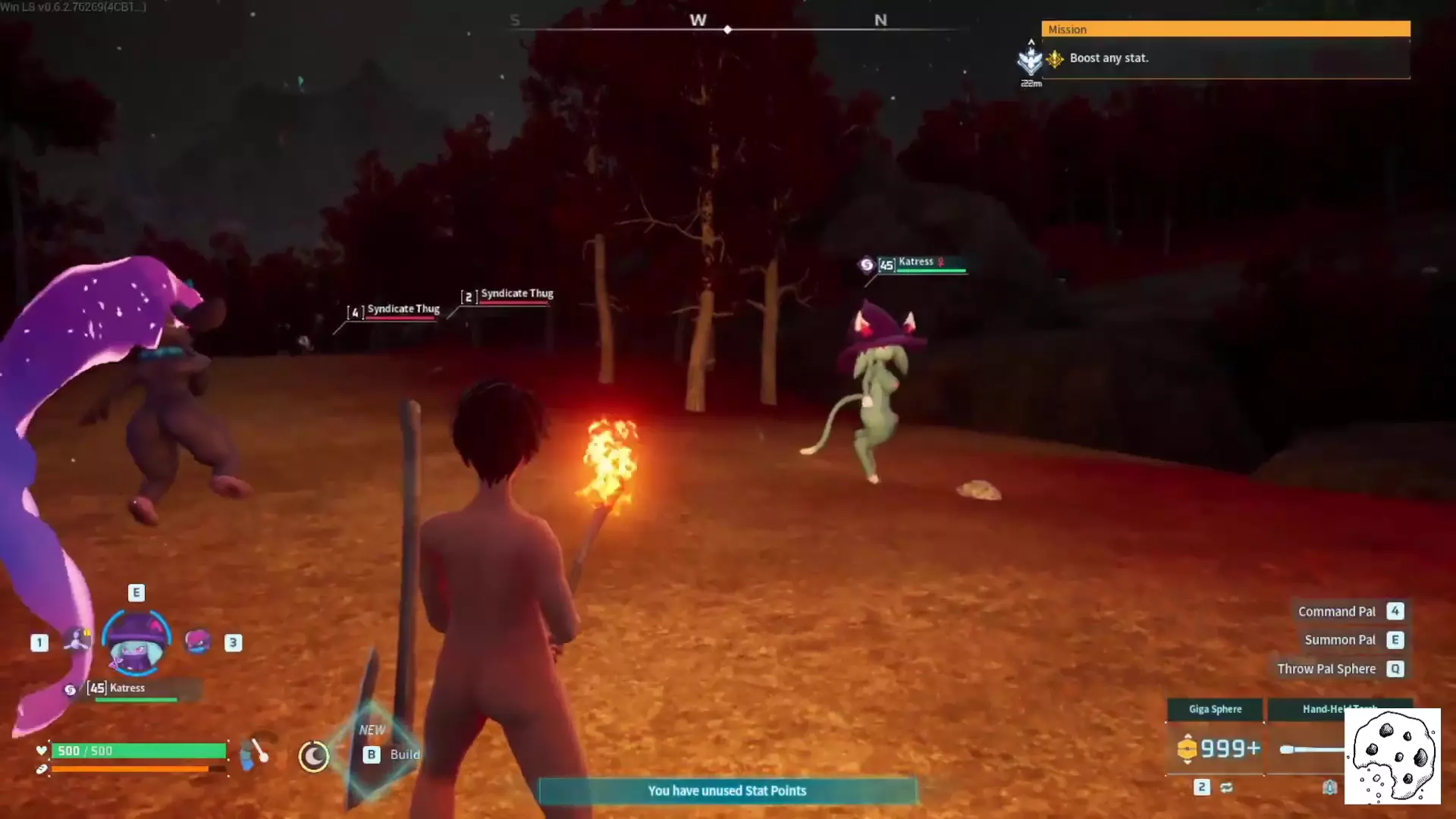
Task: Select the active Katress pal portrait
Action: [x=136, y=643]
